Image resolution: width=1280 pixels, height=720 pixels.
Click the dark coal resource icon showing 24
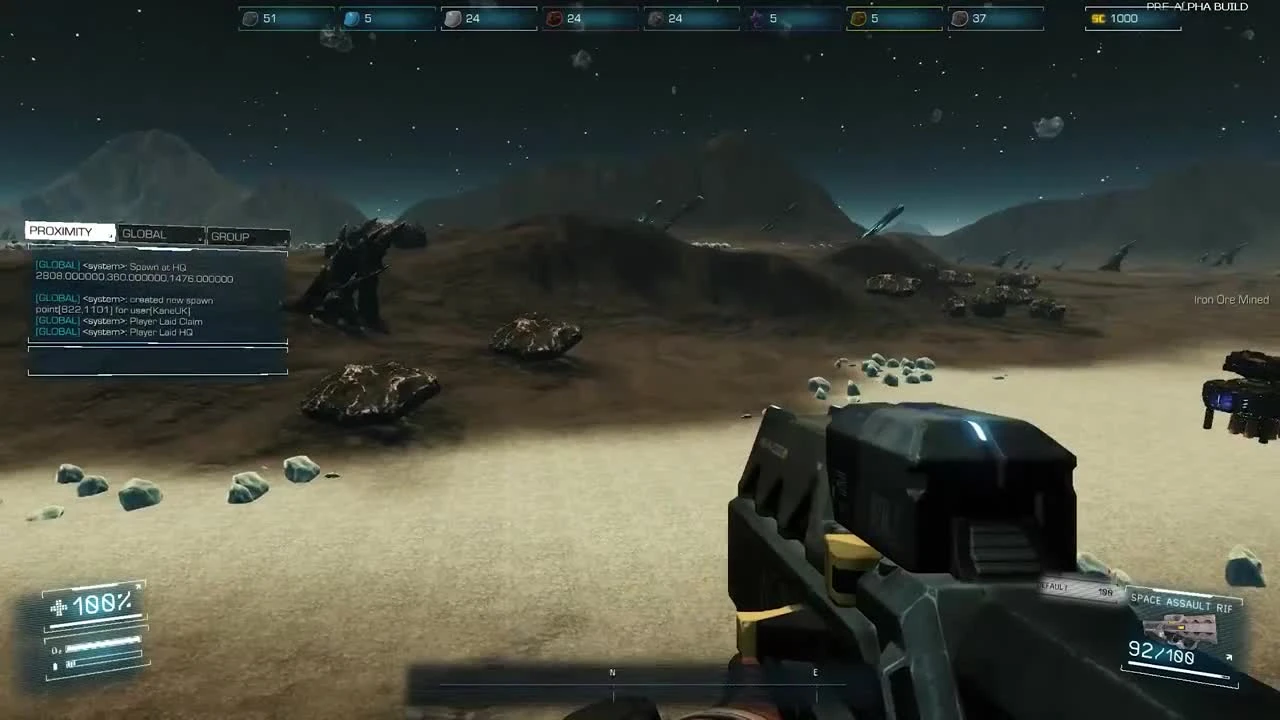(655, 18)
